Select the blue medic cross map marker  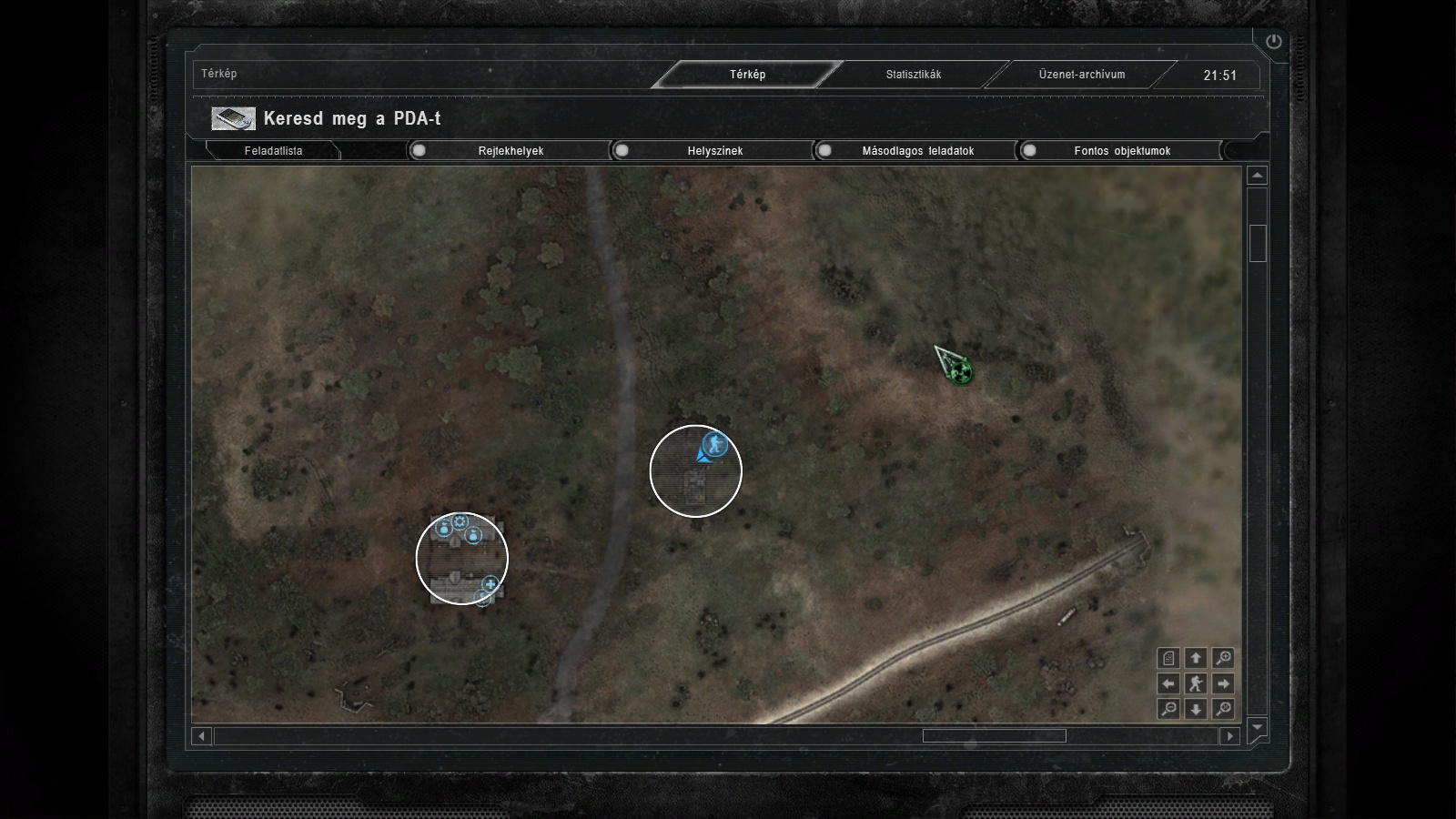tap(491, 584)
